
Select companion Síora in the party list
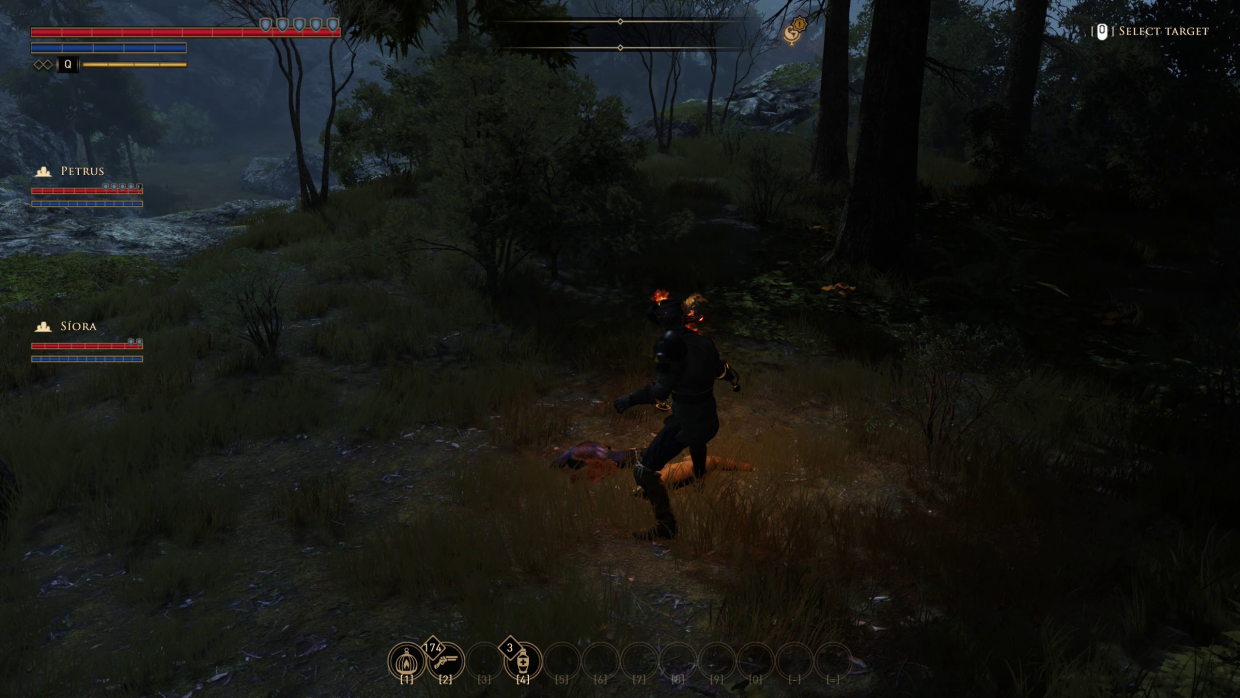pos(77,326)
